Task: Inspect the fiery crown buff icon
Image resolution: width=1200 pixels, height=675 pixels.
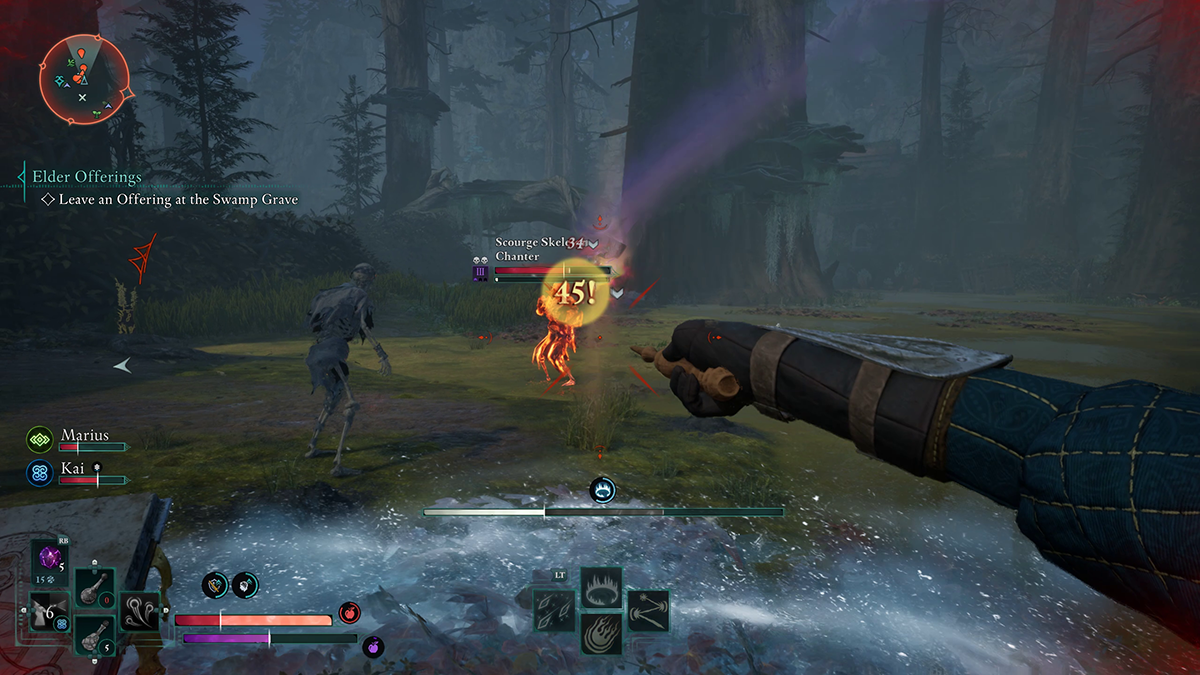Action: 601,490
